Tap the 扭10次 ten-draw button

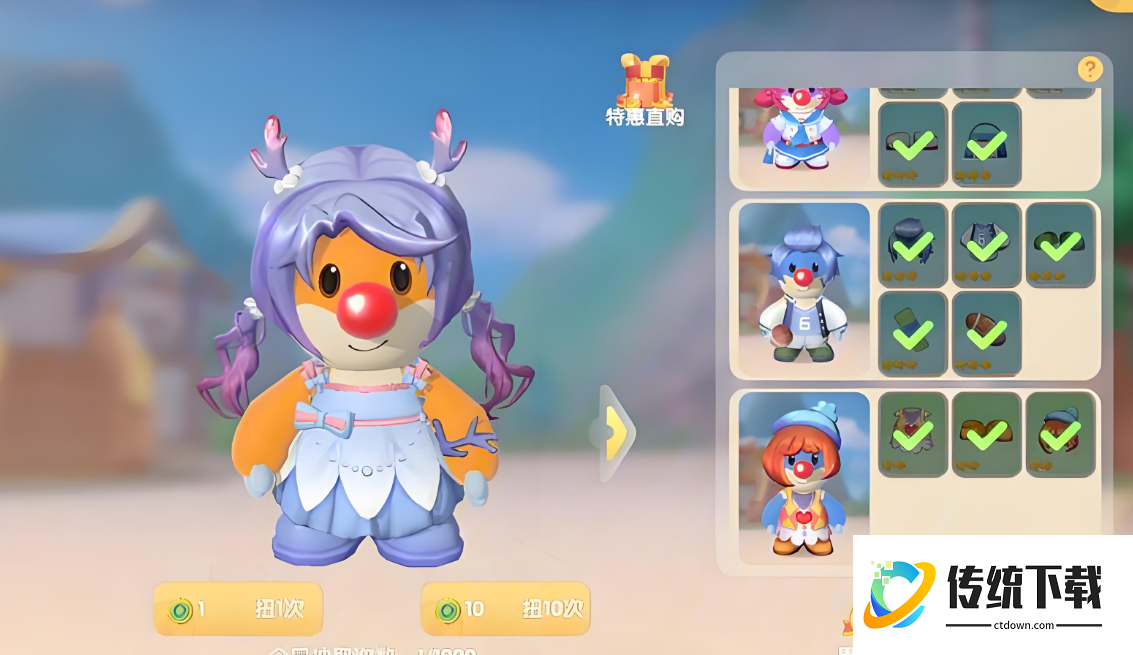tap(505, 609)
